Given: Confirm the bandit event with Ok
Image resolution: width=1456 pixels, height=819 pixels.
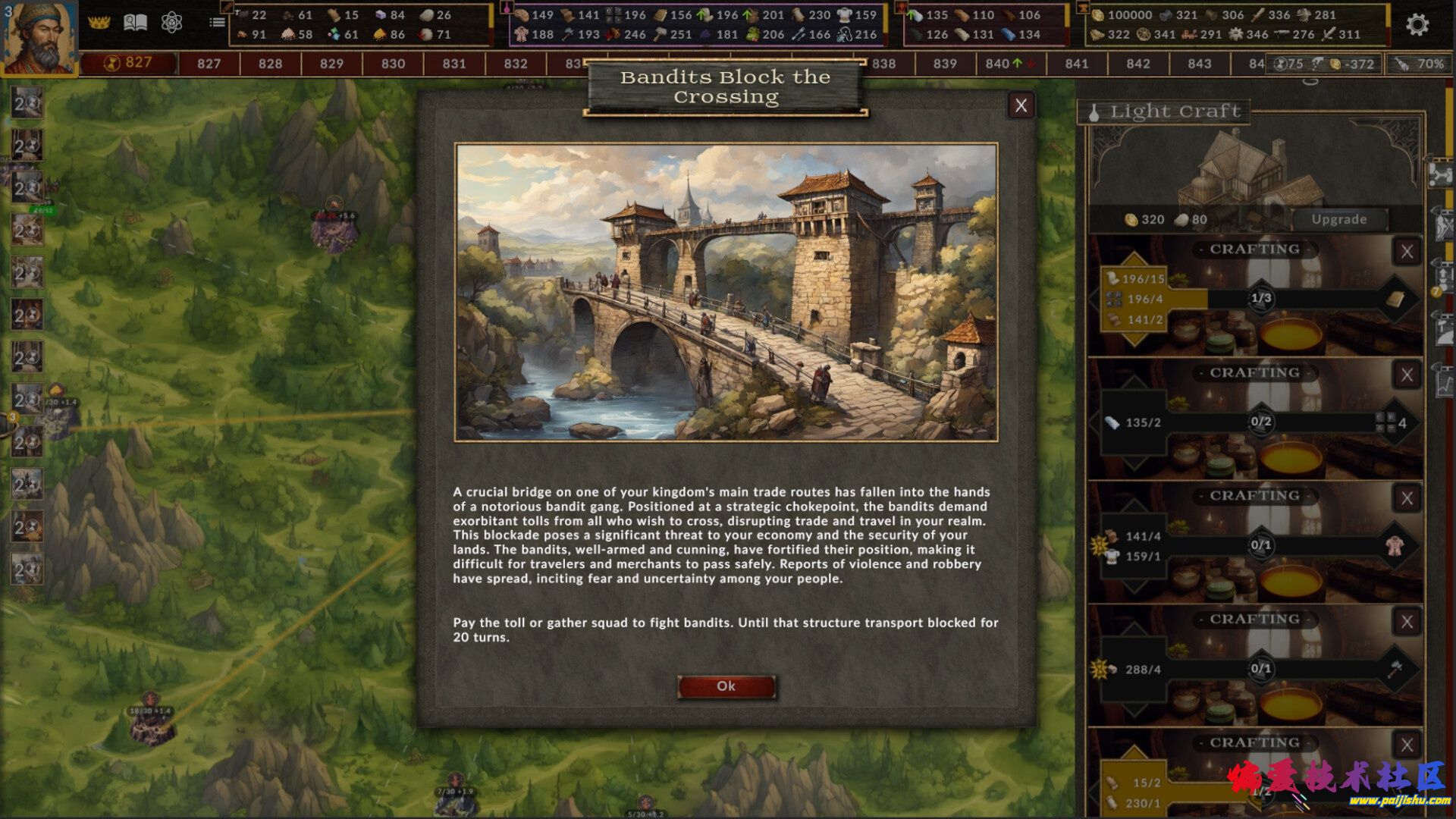Looking at the screenshot, I should point(726,686).
